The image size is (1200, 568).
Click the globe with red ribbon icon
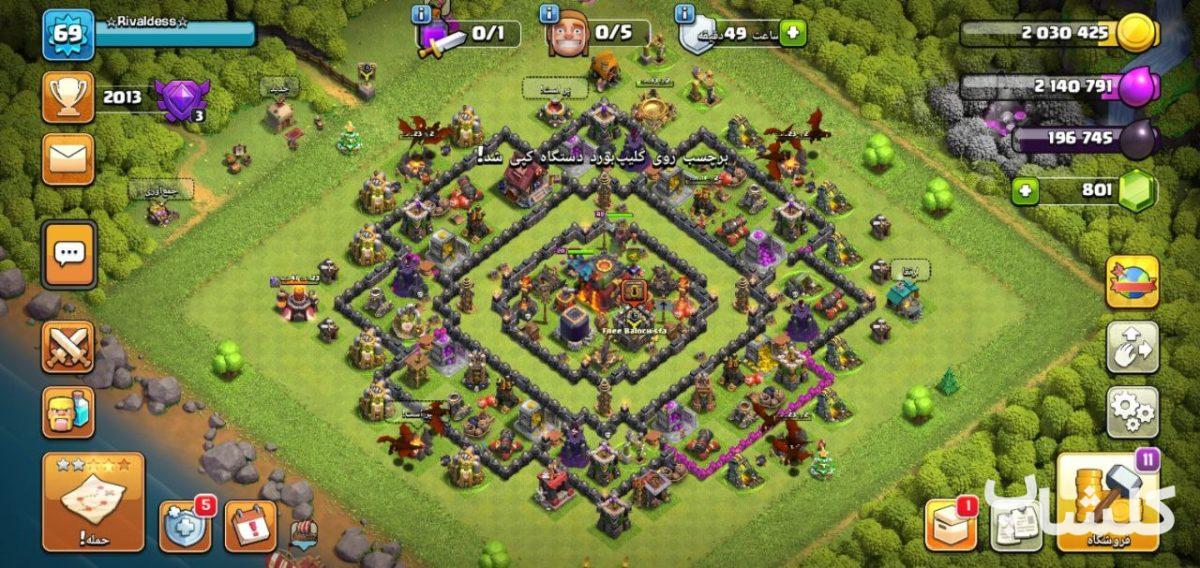pos(1132,281)
